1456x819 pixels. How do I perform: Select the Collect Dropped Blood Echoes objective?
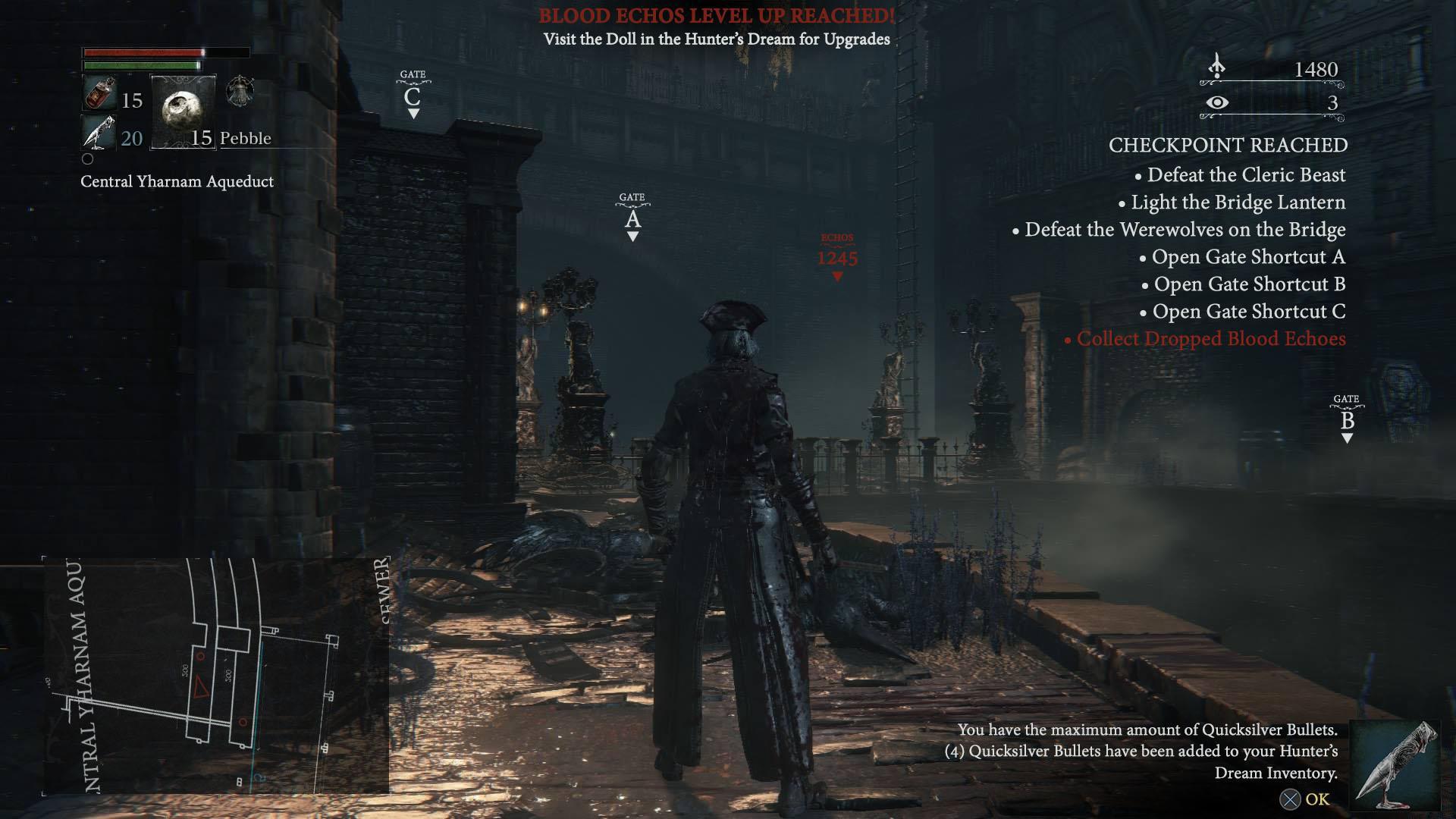point(1210,339)
